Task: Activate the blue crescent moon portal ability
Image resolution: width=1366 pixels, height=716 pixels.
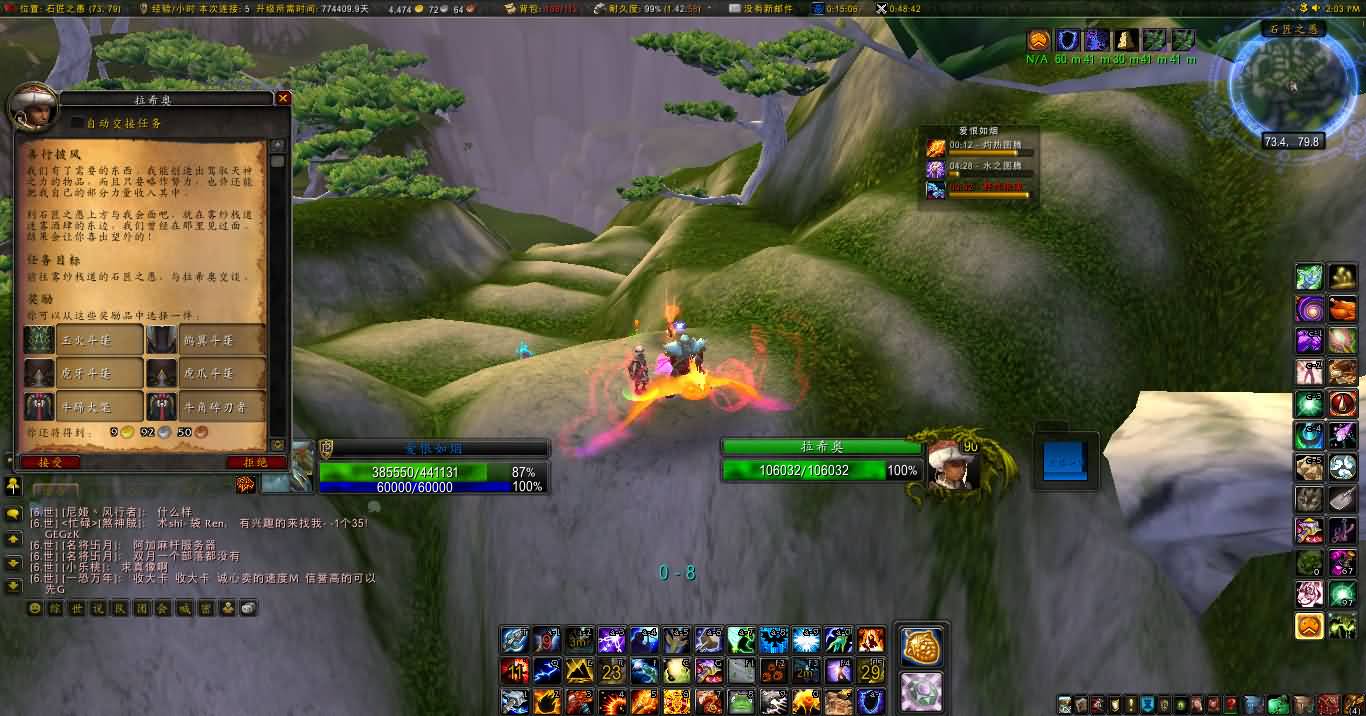Action: coord(870,702)
